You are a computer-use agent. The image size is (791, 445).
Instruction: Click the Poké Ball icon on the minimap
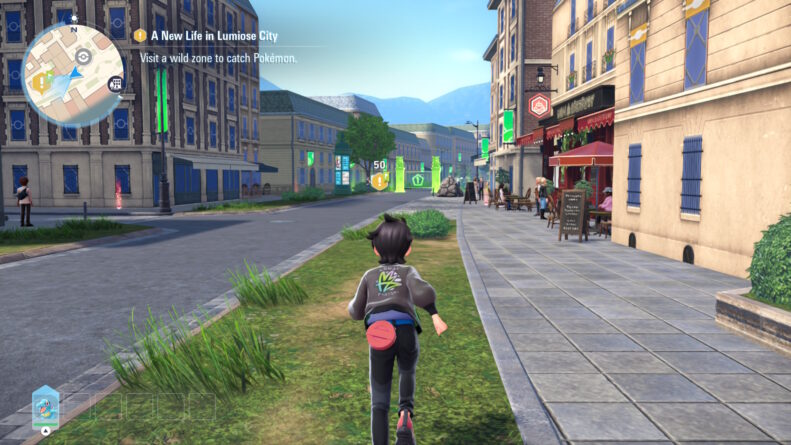[x=81, y=58]
